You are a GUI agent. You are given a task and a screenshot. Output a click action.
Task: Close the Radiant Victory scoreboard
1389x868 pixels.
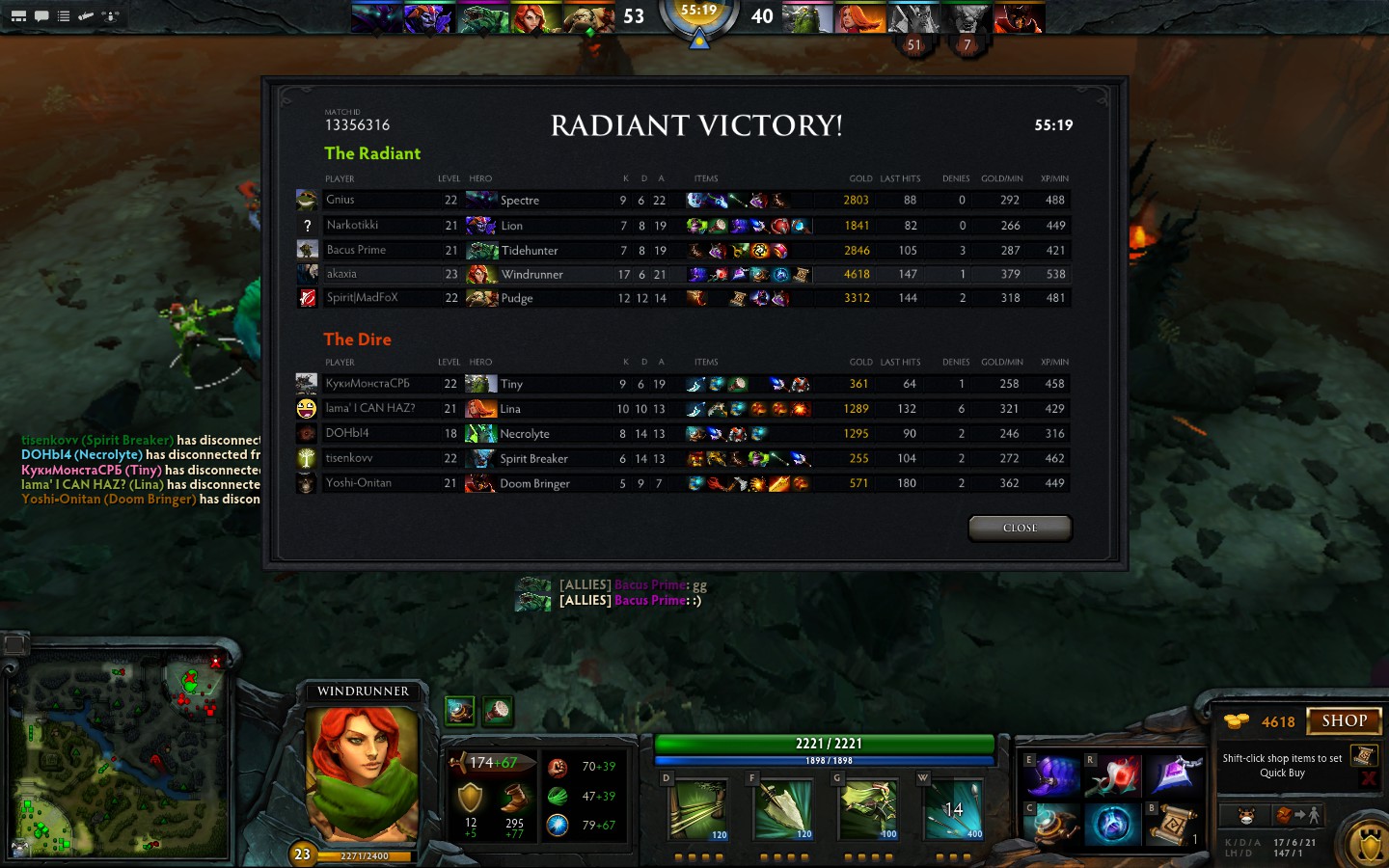[1020, 528]
